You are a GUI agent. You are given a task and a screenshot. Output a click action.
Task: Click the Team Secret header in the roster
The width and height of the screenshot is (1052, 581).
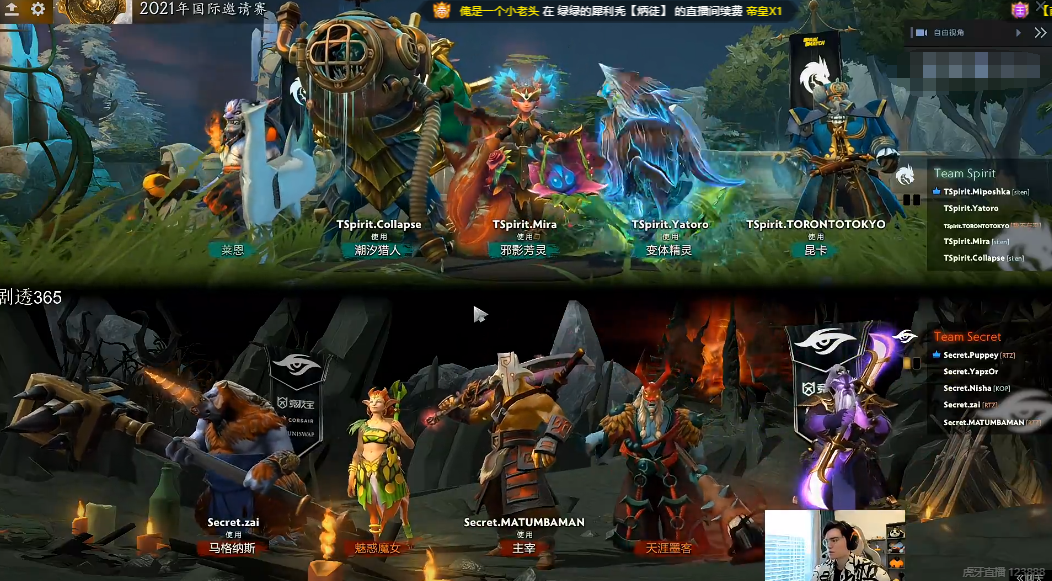point(967,337)
